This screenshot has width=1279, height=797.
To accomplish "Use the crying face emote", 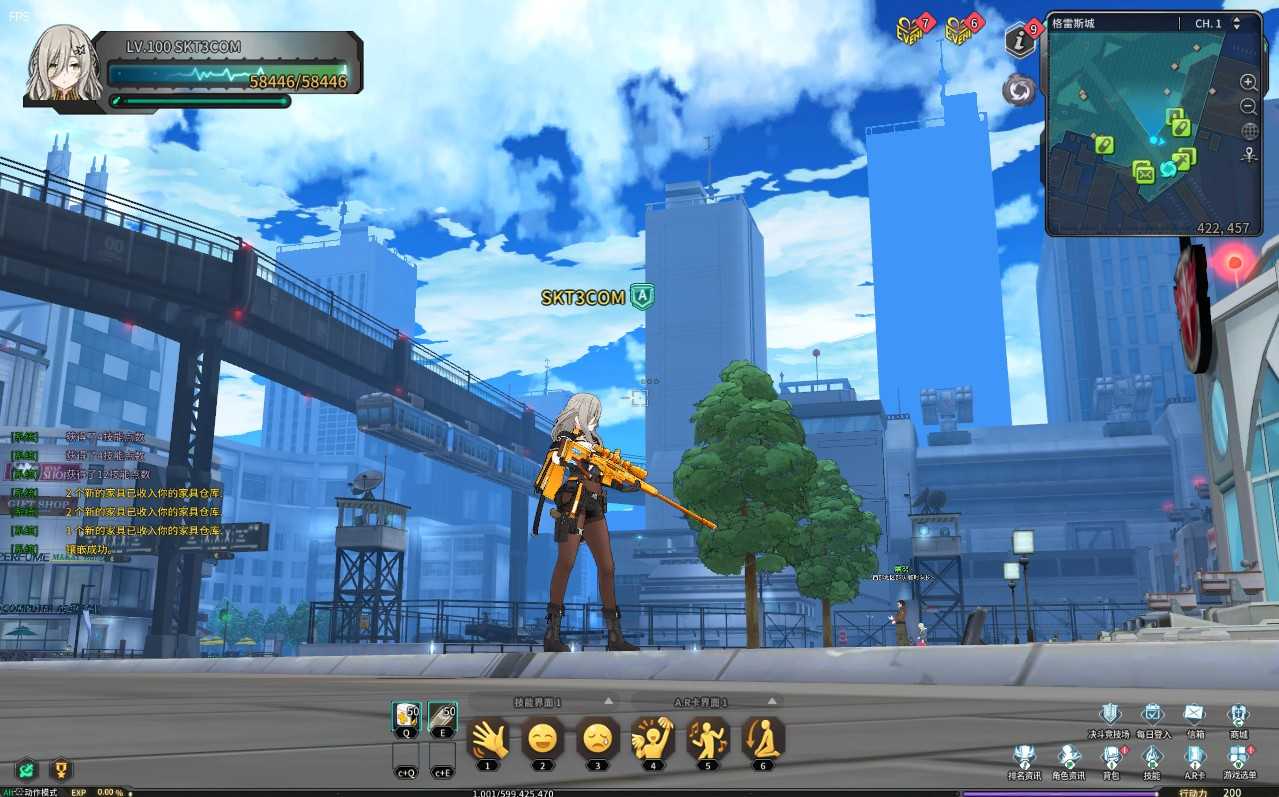I will (597, 739).
